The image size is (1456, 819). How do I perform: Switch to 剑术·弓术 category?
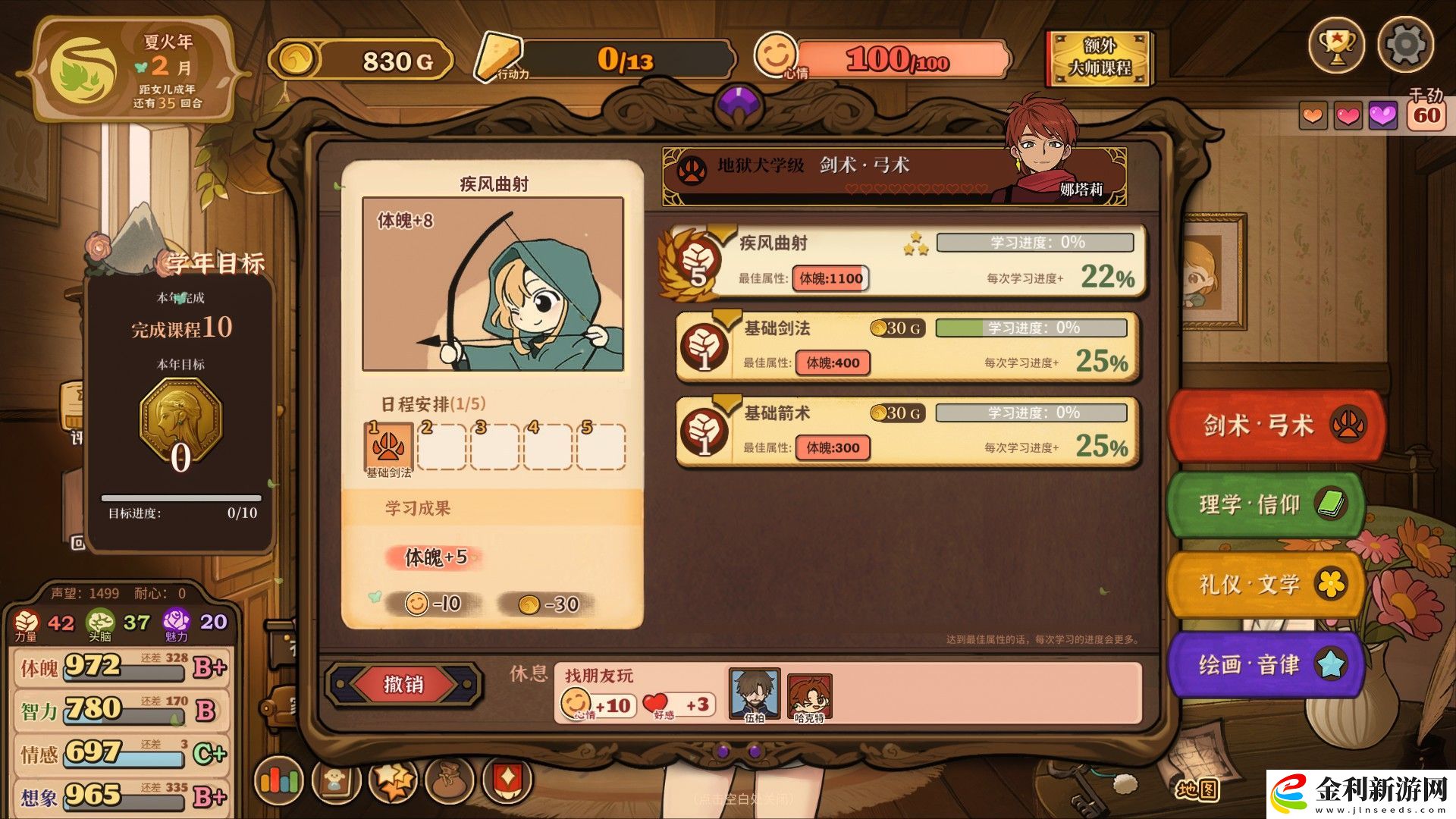pyautogui.click(x=1278, y=425)
